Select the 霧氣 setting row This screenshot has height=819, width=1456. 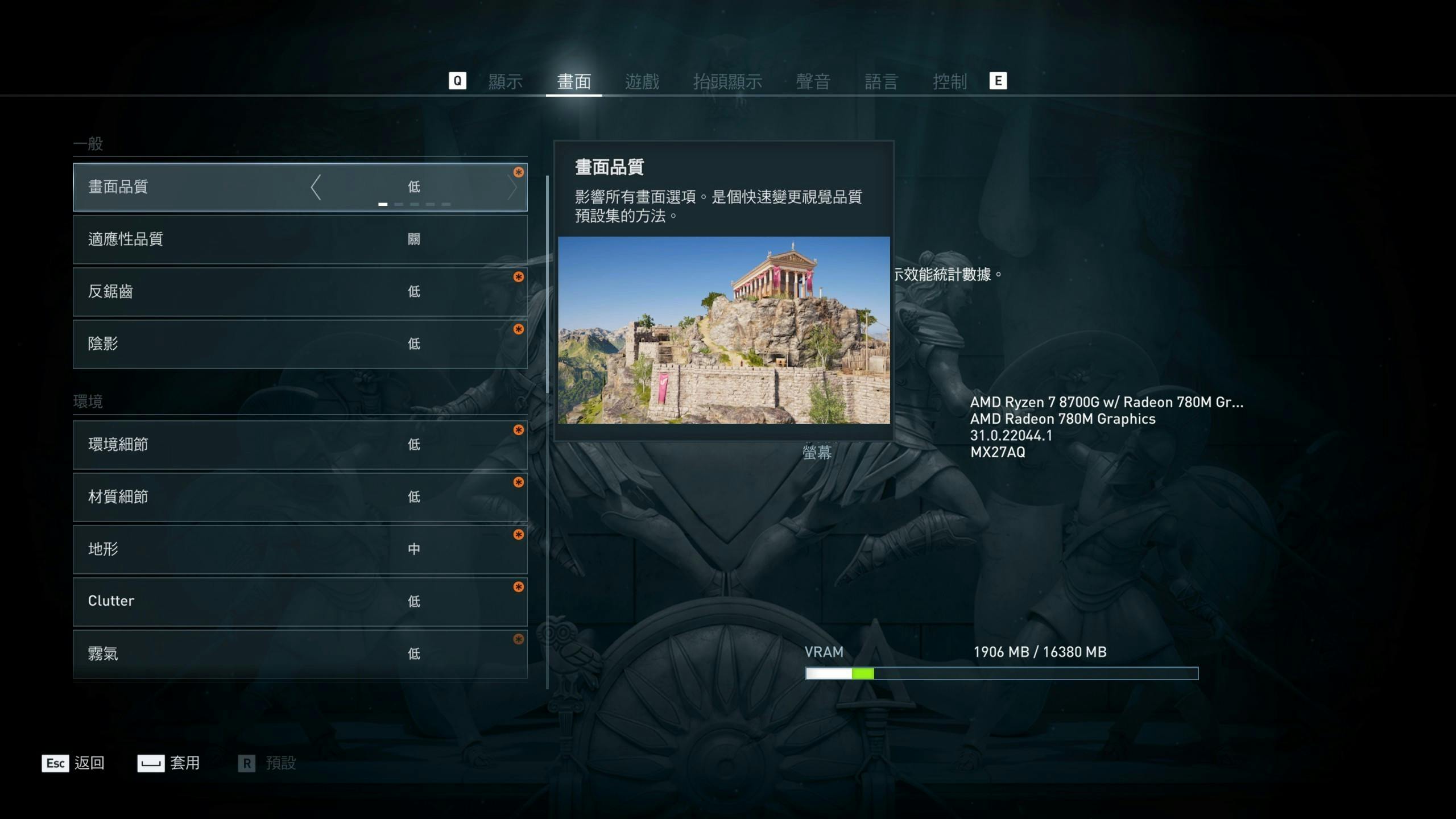tap(300, 654)
